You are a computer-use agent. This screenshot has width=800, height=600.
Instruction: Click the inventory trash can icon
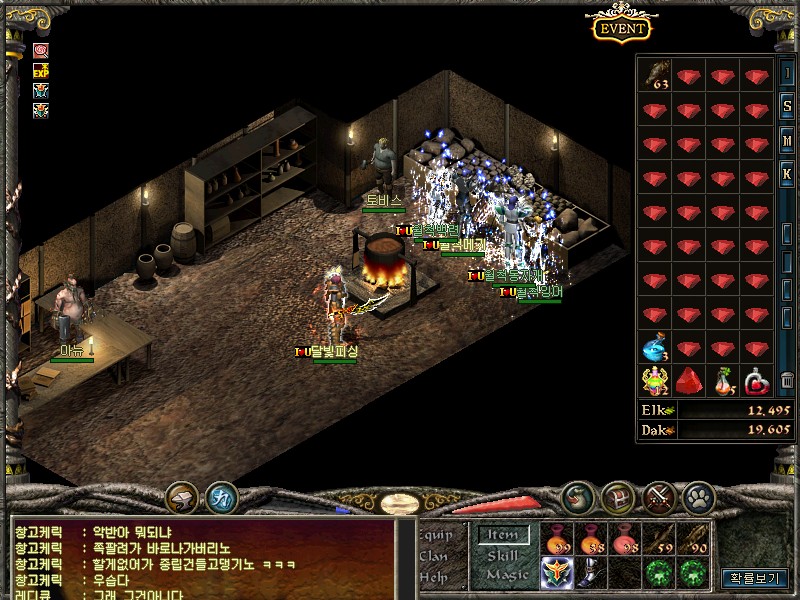[787, 380]
